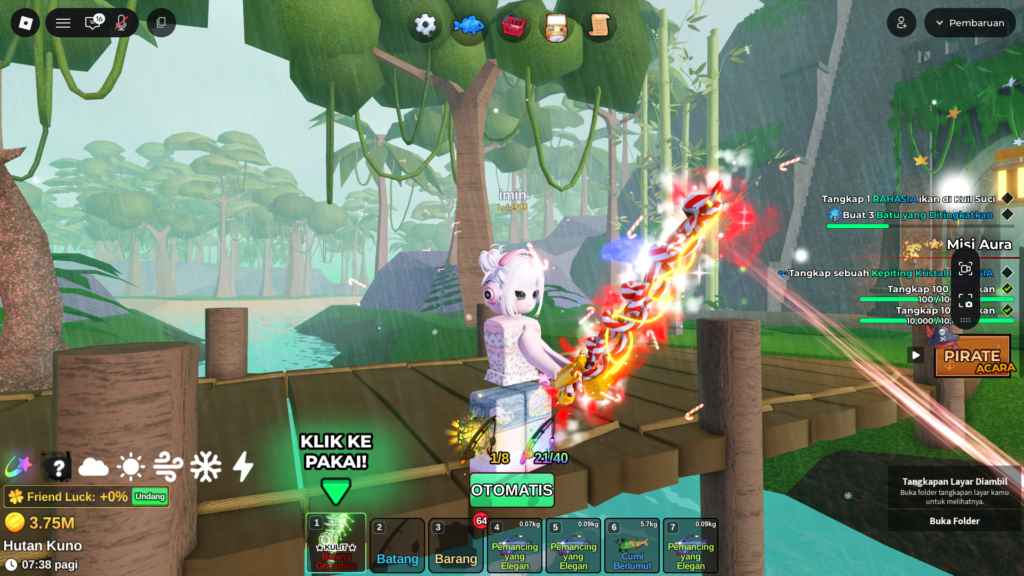Image resolution: width=1024 pixels, height=576 pixels.
Task: Click the green Undang invite button
Action: 151,496
